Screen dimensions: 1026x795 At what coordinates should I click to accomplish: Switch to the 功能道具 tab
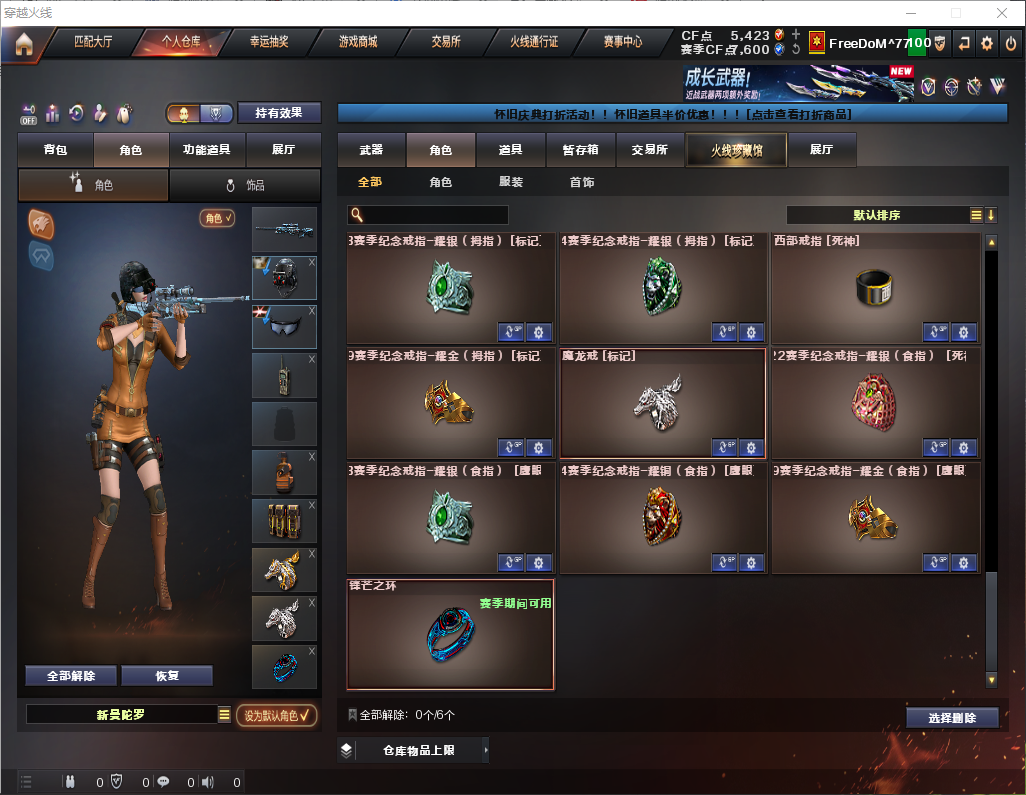[x=207, y=150]
